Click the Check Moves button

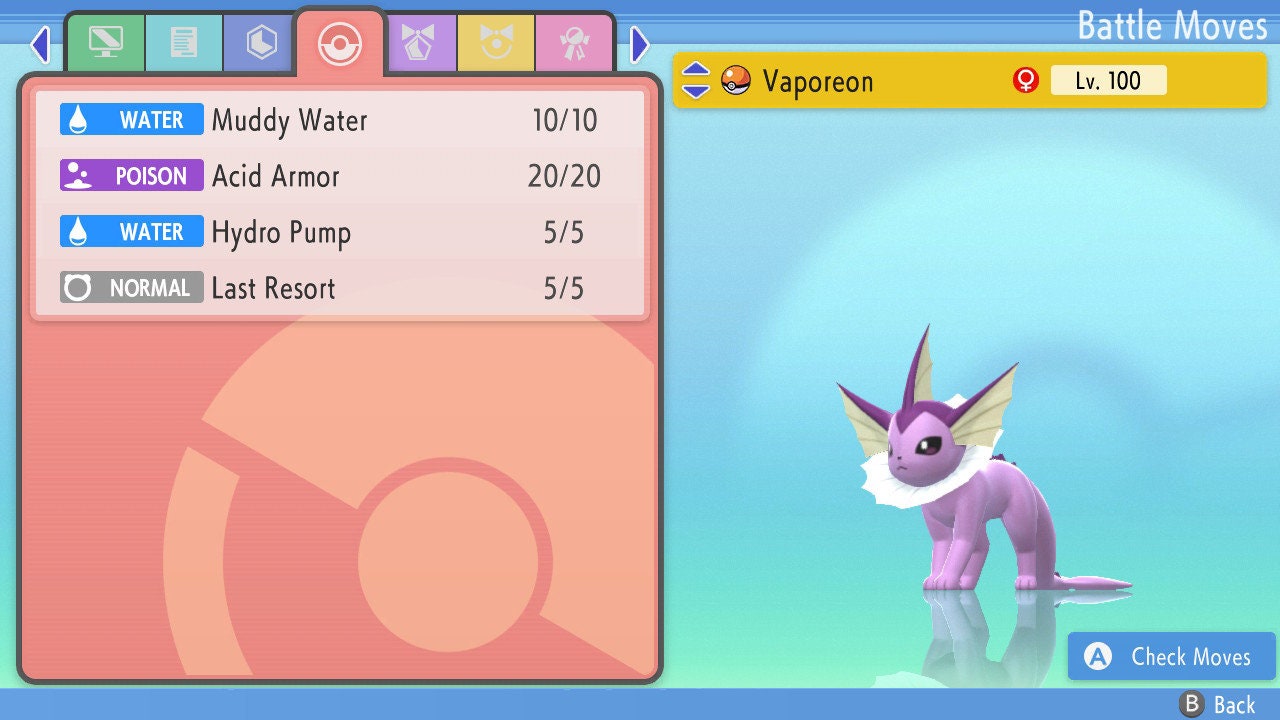[x=1171, y=657]
